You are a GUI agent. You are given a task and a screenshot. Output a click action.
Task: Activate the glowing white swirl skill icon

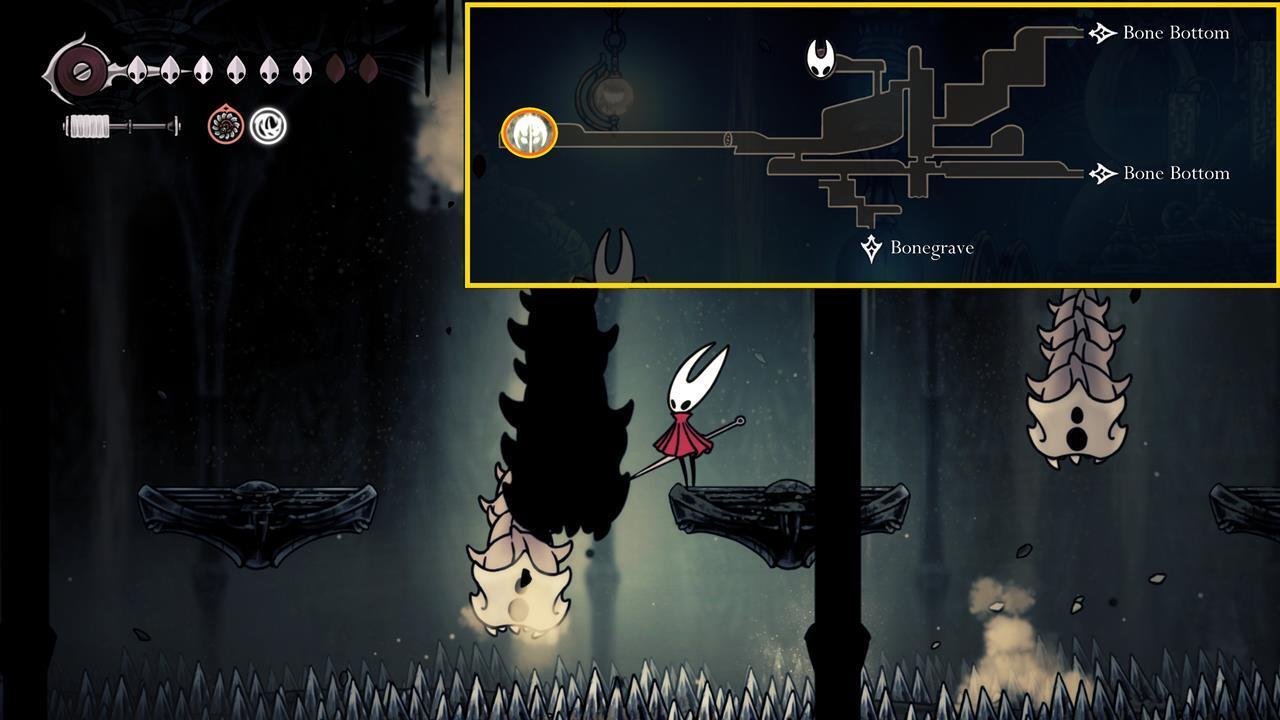click(268, 126)
